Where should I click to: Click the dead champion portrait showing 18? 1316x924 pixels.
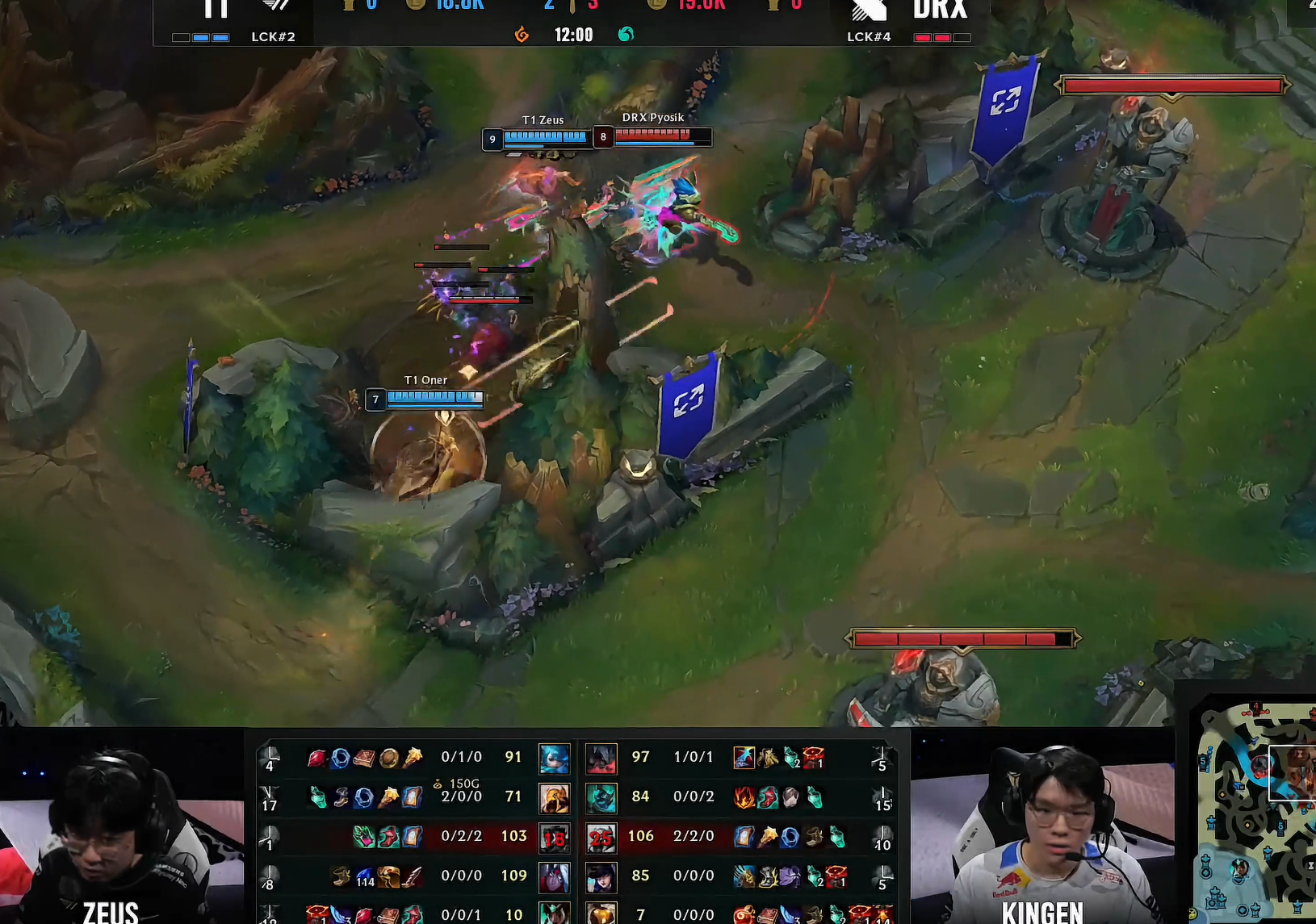click(x=554, y=837)
